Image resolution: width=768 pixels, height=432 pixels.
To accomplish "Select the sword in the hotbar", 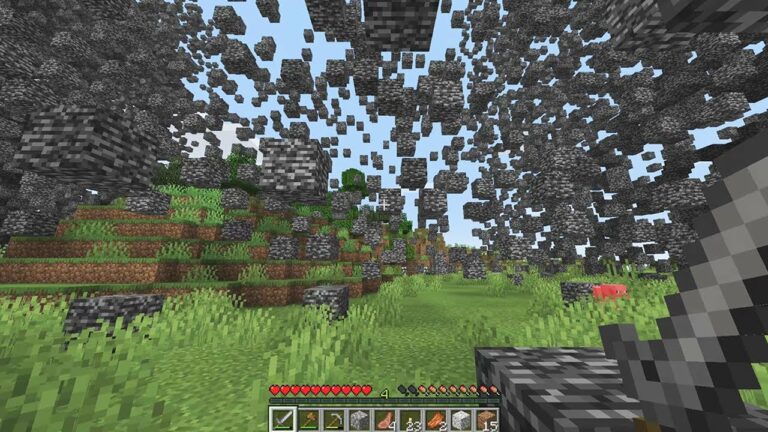I will (283, 419).
